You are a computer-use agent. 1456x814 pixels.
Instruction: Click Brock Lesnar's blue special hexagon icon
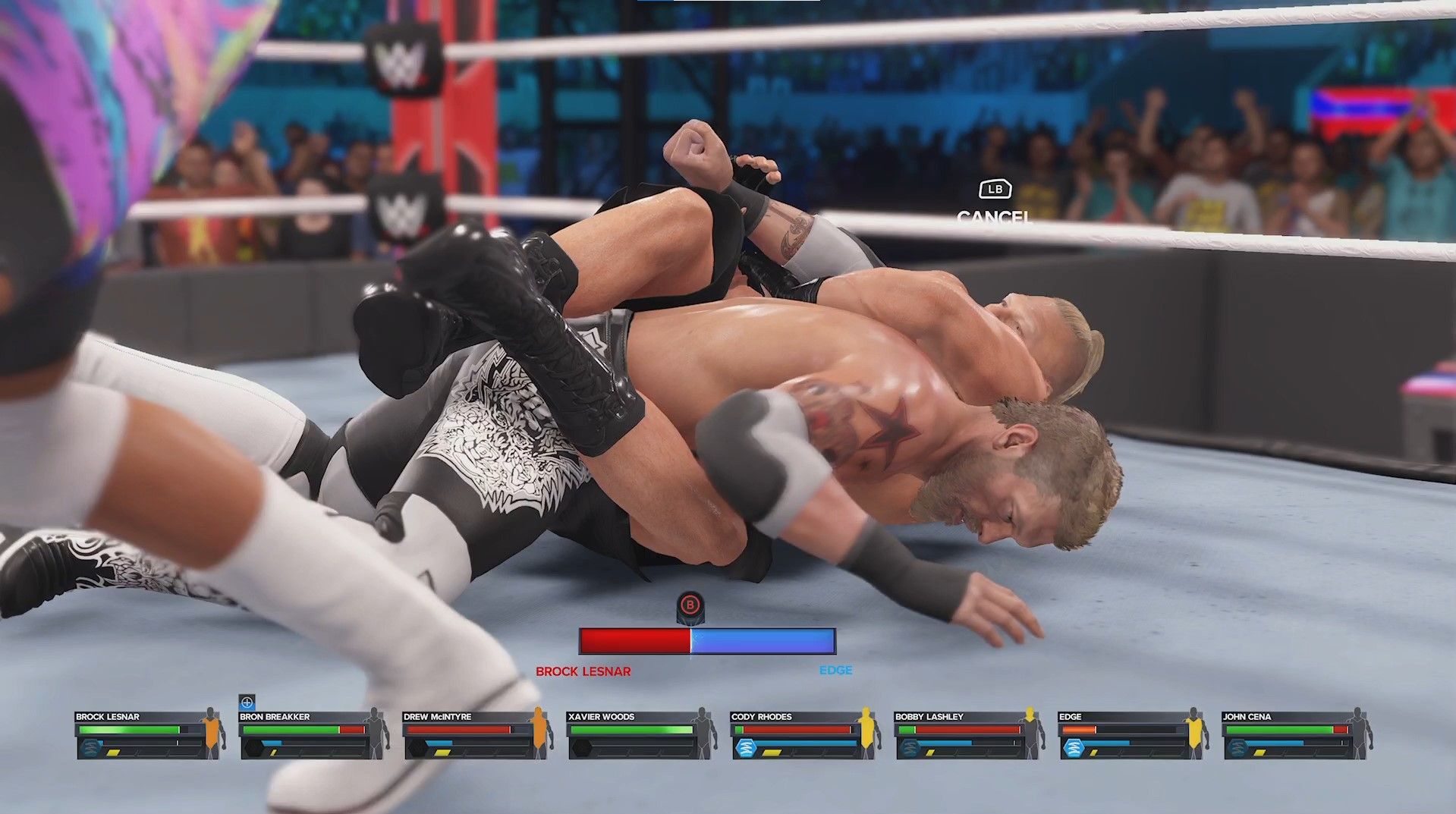pyautogui.click(x=91, y=748)
